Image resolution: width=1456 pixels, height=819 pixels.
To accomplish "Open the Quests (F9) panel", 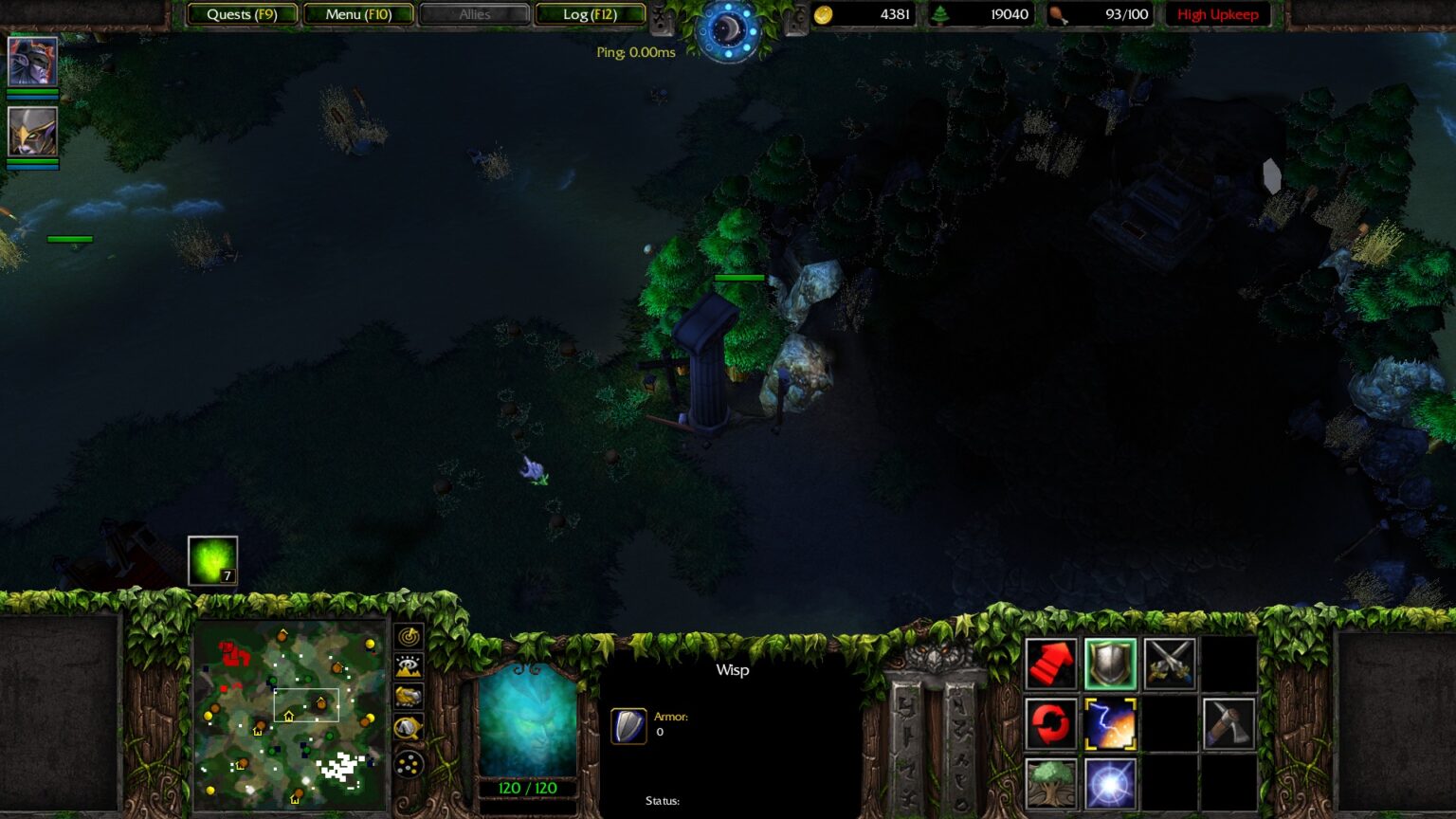I will (241, 14).
